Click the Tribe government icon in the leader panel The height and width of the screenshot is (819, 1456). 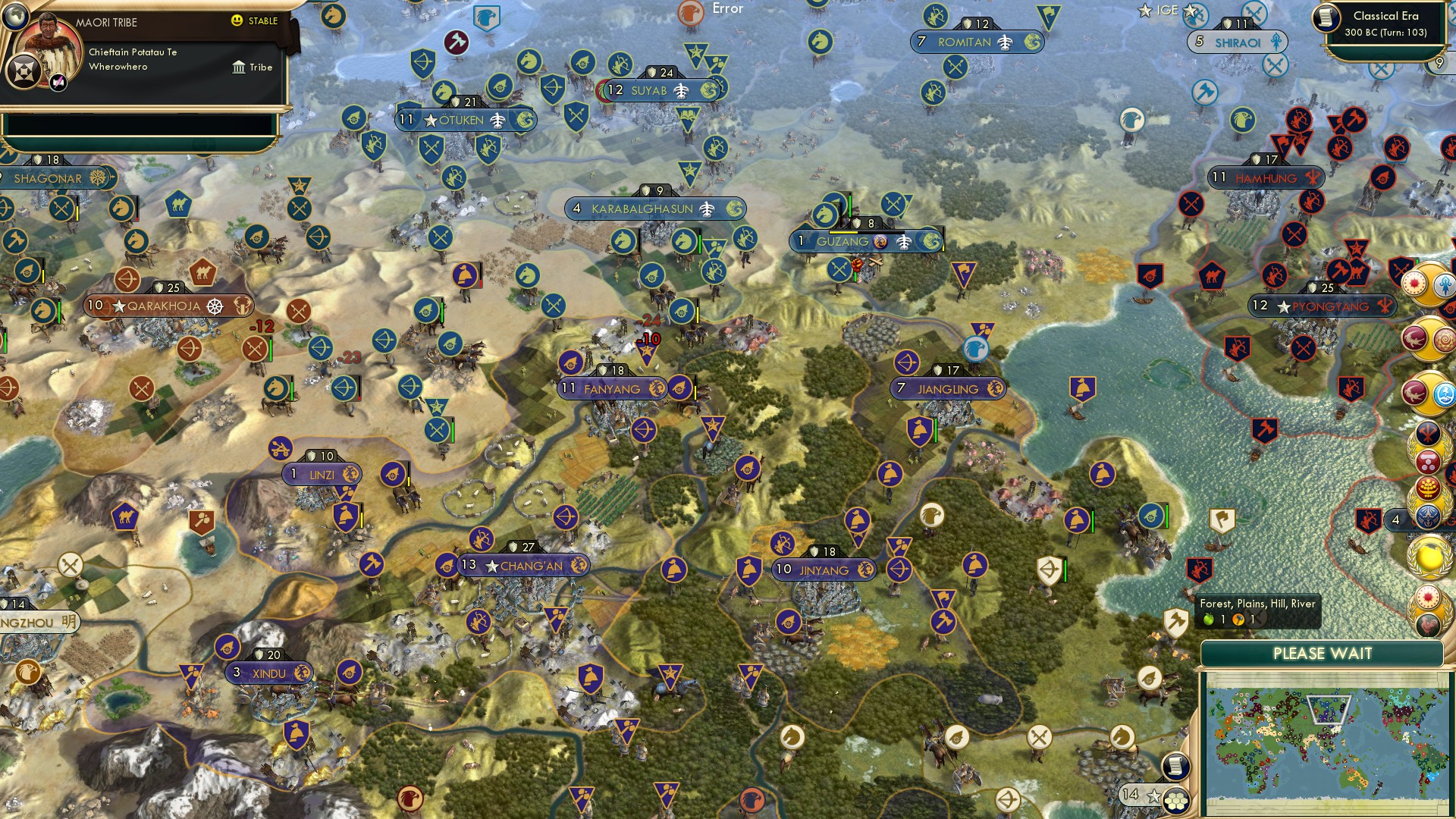click(x=240, y=67)
